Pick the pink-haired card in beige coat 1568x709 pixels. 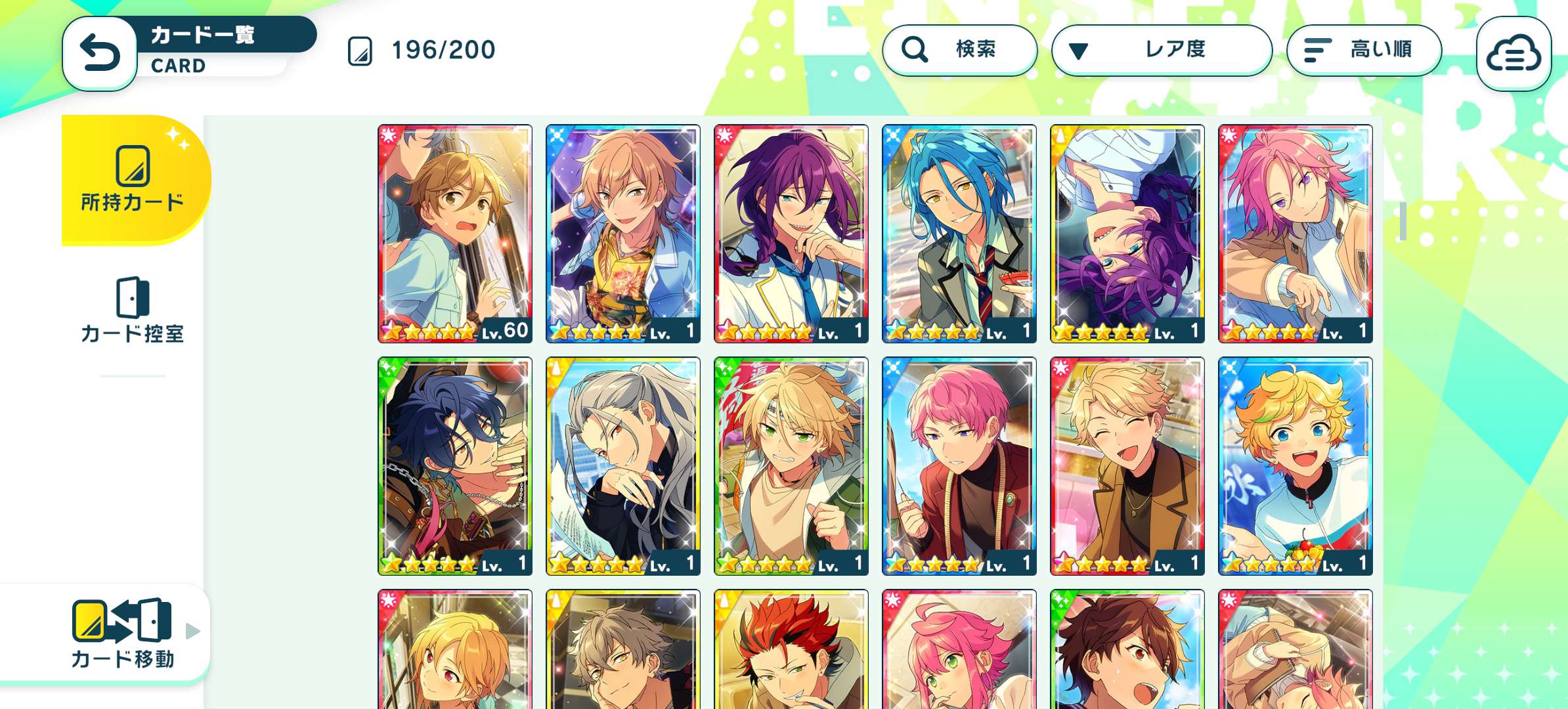tap(1296, 233)
